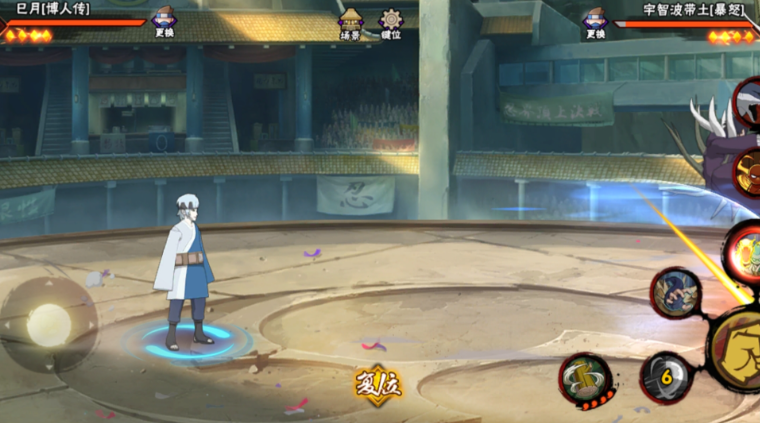Viewport: 760px width, 423px height.
Task: Tap the virtual joystick knob
Action: [x=48, y=324]
